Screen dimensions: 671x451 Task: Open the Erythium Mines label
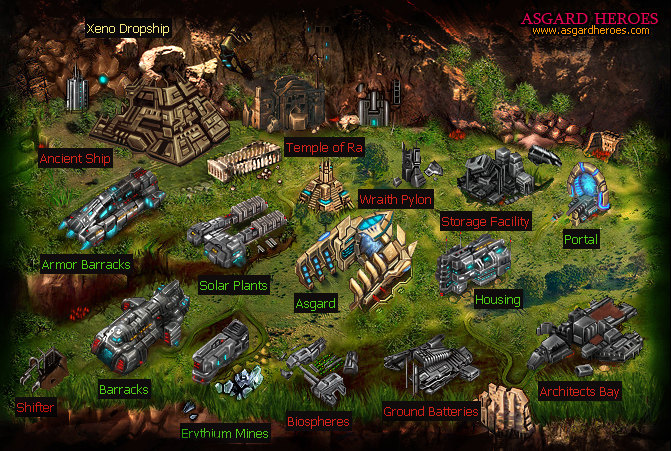pyautogui.click(x=224, y=434)
